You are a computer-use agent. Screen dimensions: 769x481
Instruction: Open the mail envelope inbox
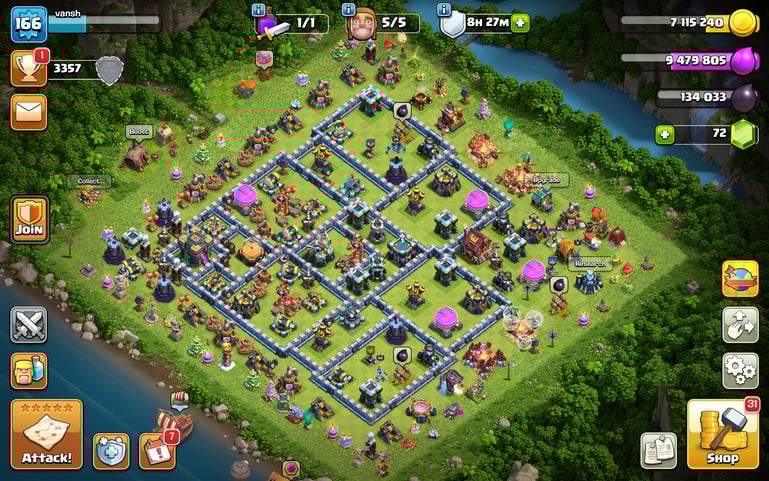click(x=28, y=111)
